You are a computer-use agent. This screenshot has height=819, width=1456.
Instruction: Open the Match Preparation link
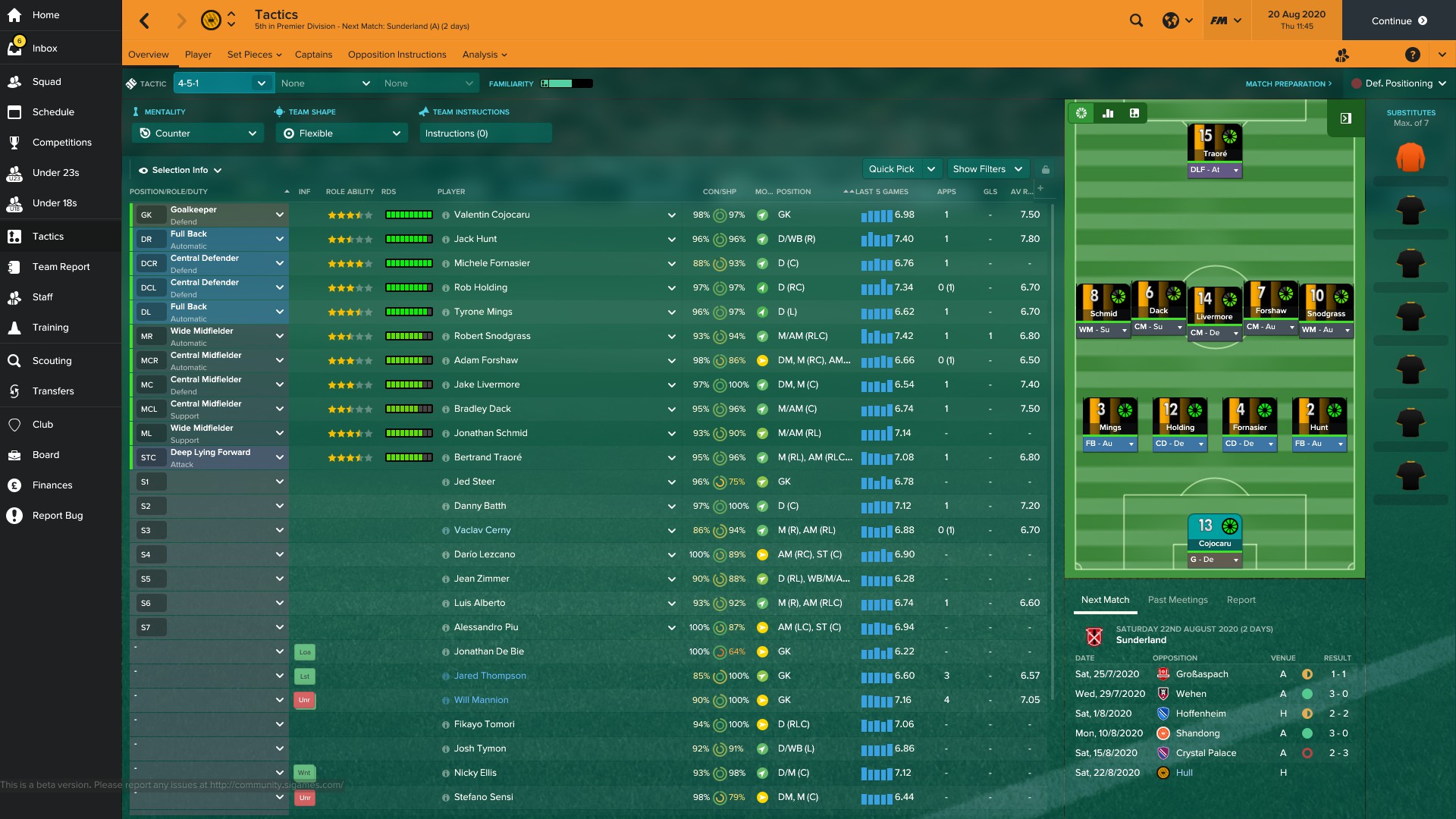1288,83
